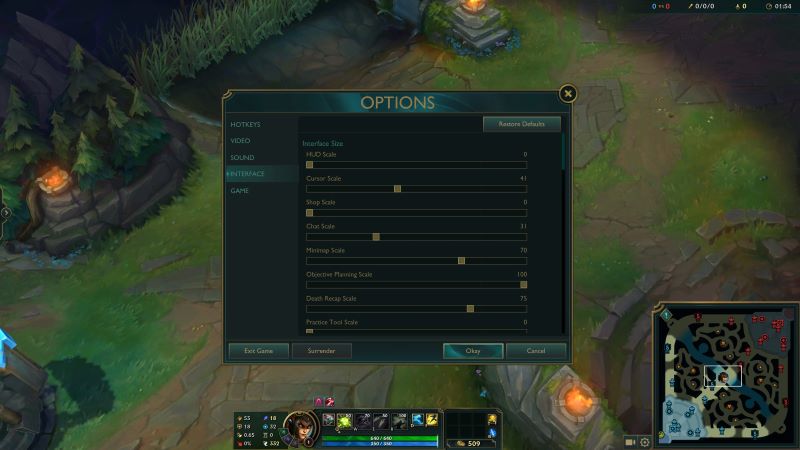Change the Chat Scale slider
The width and height of the screenshot is (800, 450).
tap(376, 236)
